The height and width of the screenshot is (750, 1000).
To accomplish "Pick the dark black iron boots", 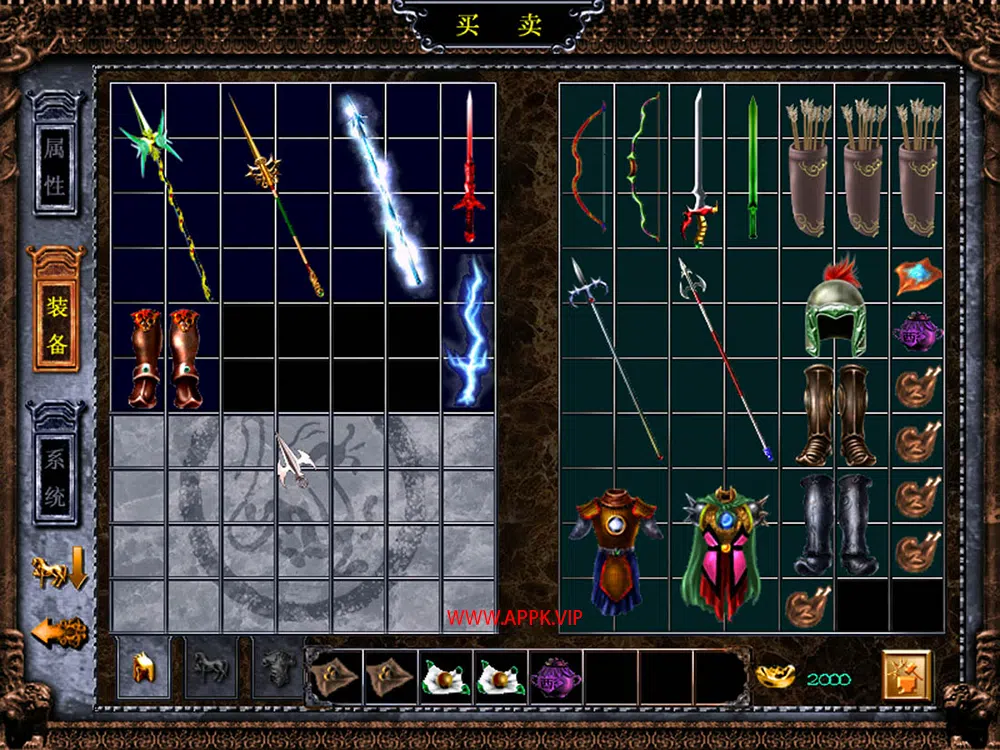I will [835, 525].
